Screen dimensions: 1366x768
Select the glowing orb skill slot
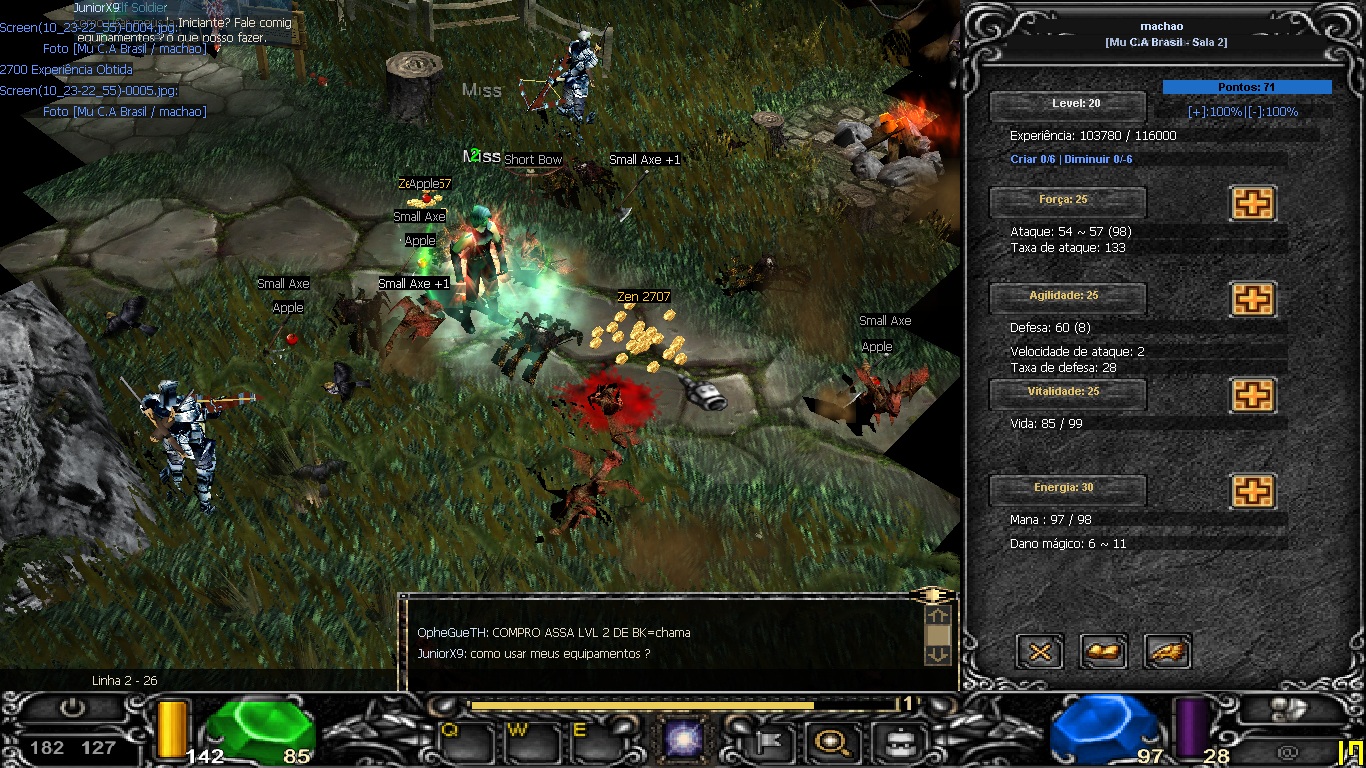(x=685, y=742)
